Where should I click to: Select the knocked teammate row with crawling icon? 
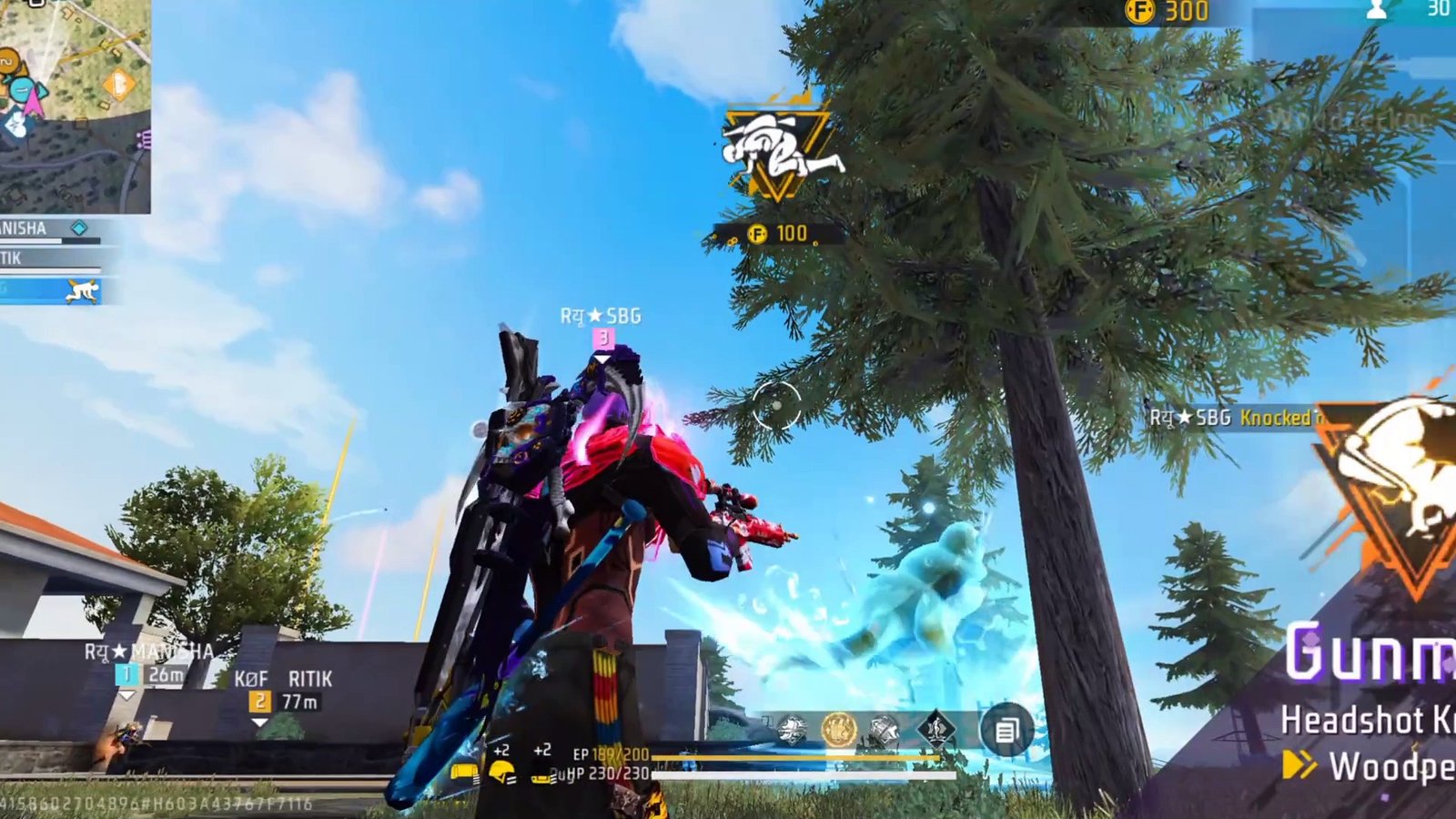click(50, 290)
